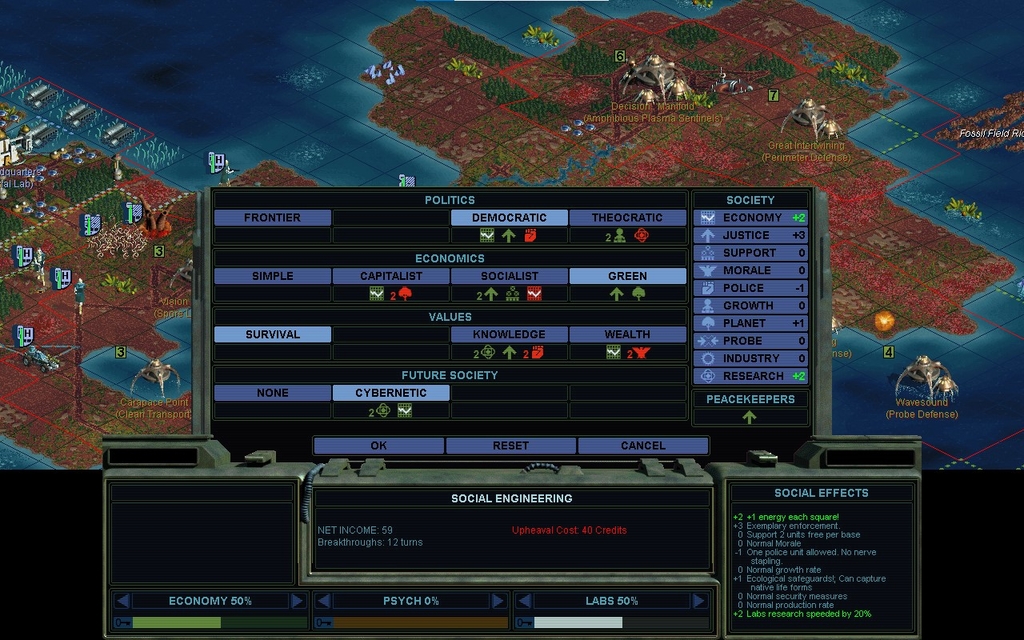Decrease Economy allocation with left arrow
This screenshot has width=1024, height=640.
122,601
